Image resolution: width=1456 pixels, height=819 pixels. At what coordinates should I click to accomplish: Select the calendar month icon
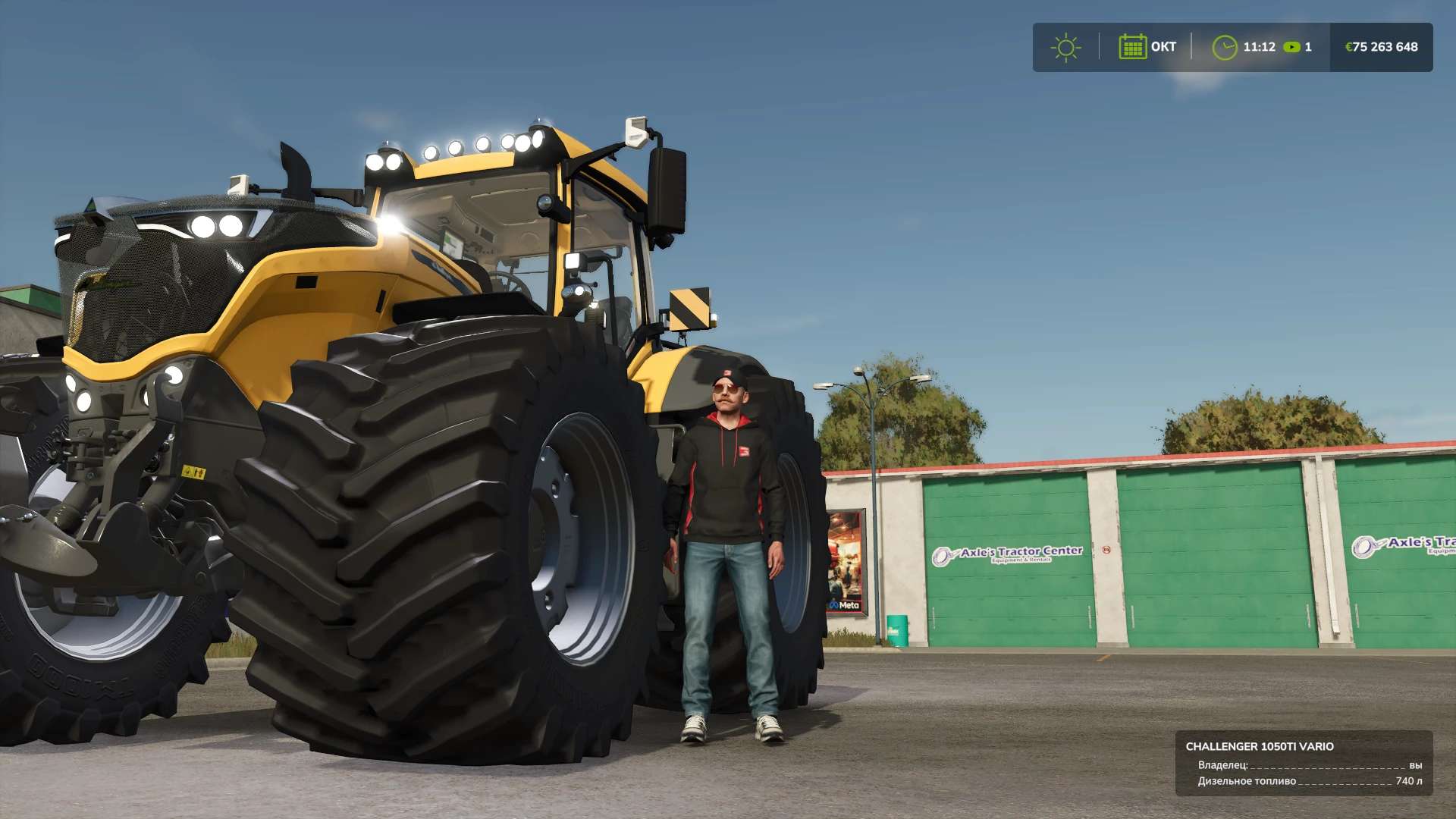pos(1132,47)
